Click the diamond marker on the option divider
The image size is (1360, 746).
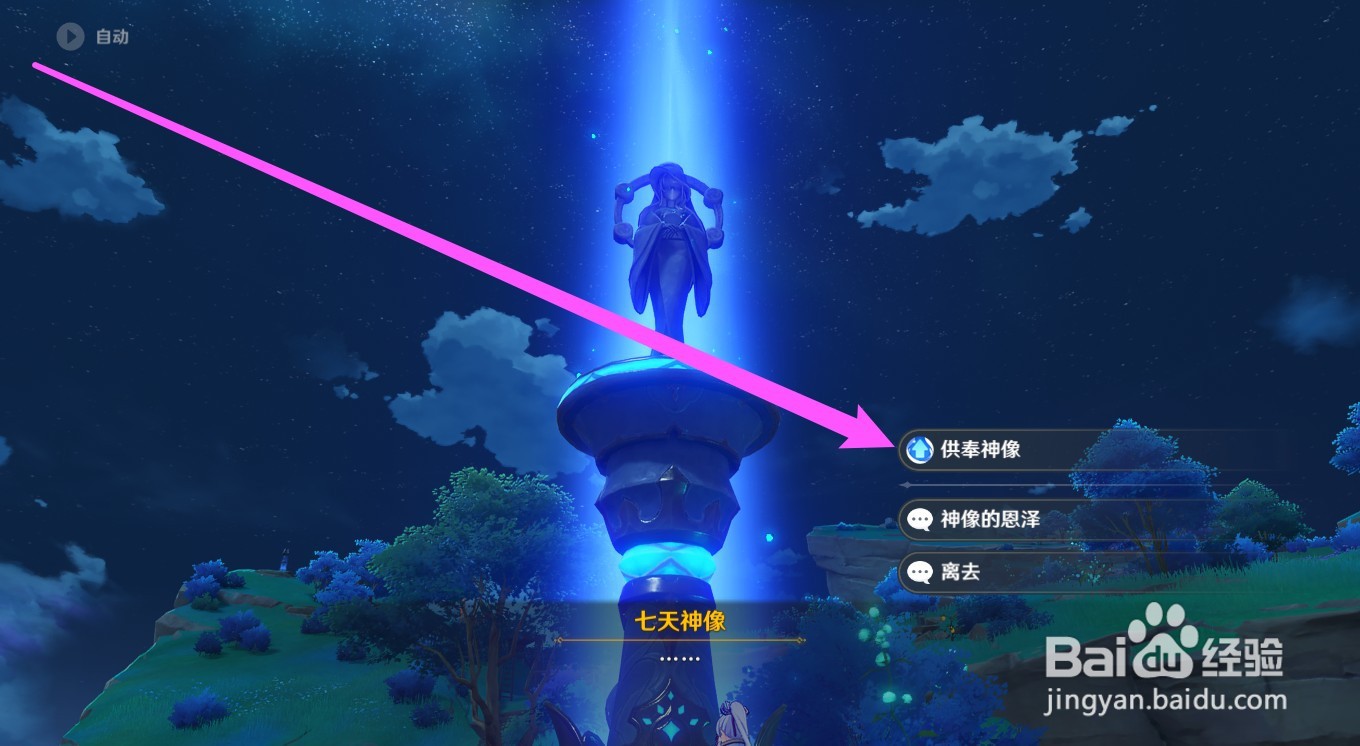[x=905, y=487]
